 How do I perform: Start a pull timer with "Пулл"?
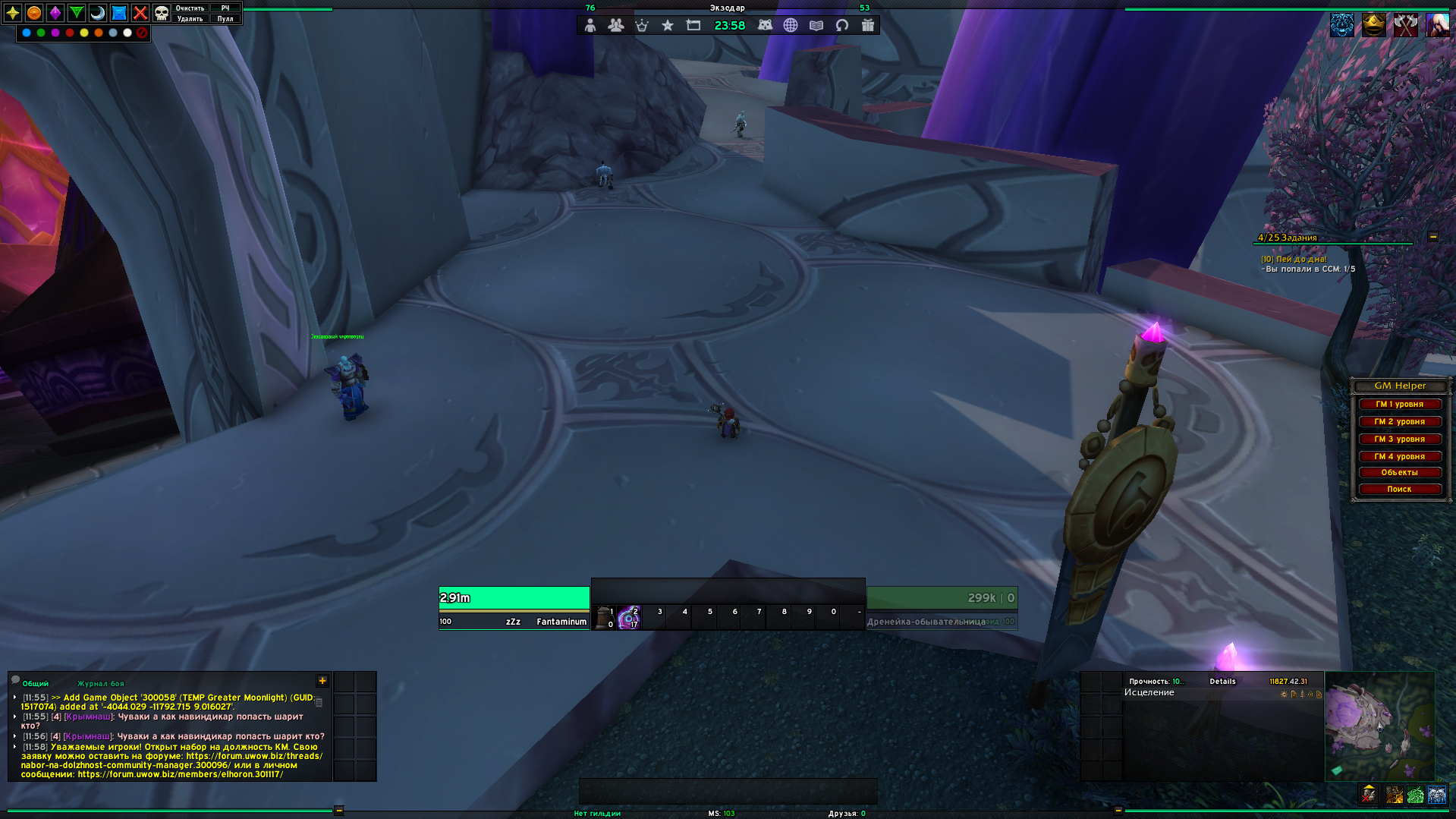(225, 19)
